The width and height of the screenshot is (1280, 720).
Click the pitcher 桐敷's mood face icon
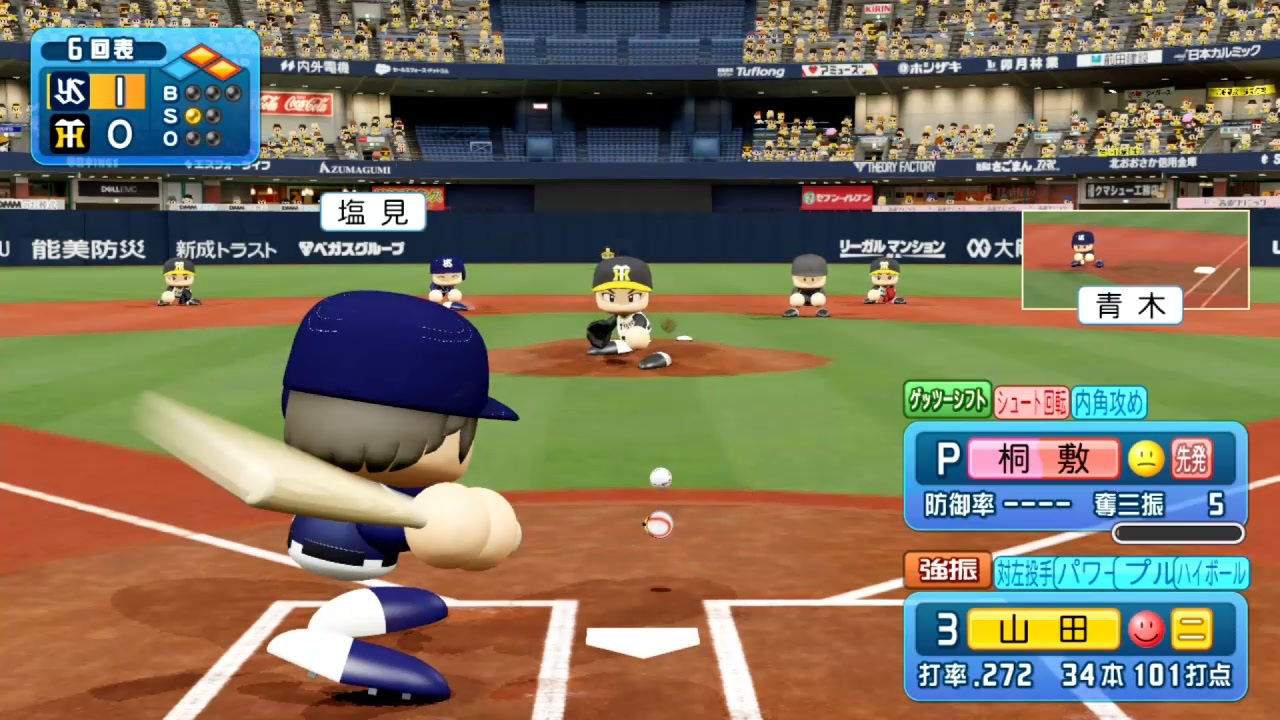pyautogui.click(x=1145, y=458)
